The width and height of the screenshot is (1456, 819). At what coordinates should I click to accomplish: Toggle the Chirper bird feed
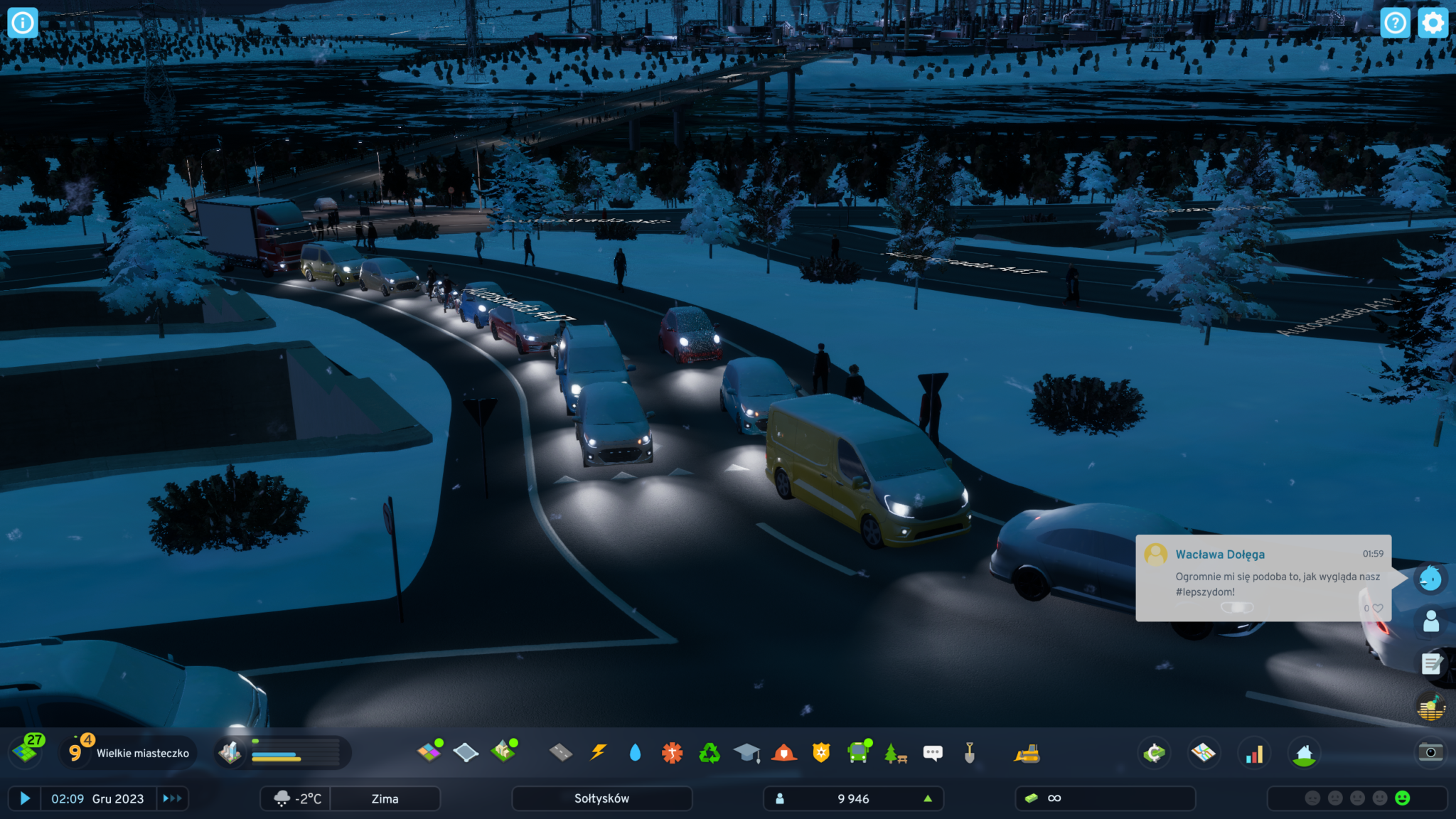tap(1430, 579)
